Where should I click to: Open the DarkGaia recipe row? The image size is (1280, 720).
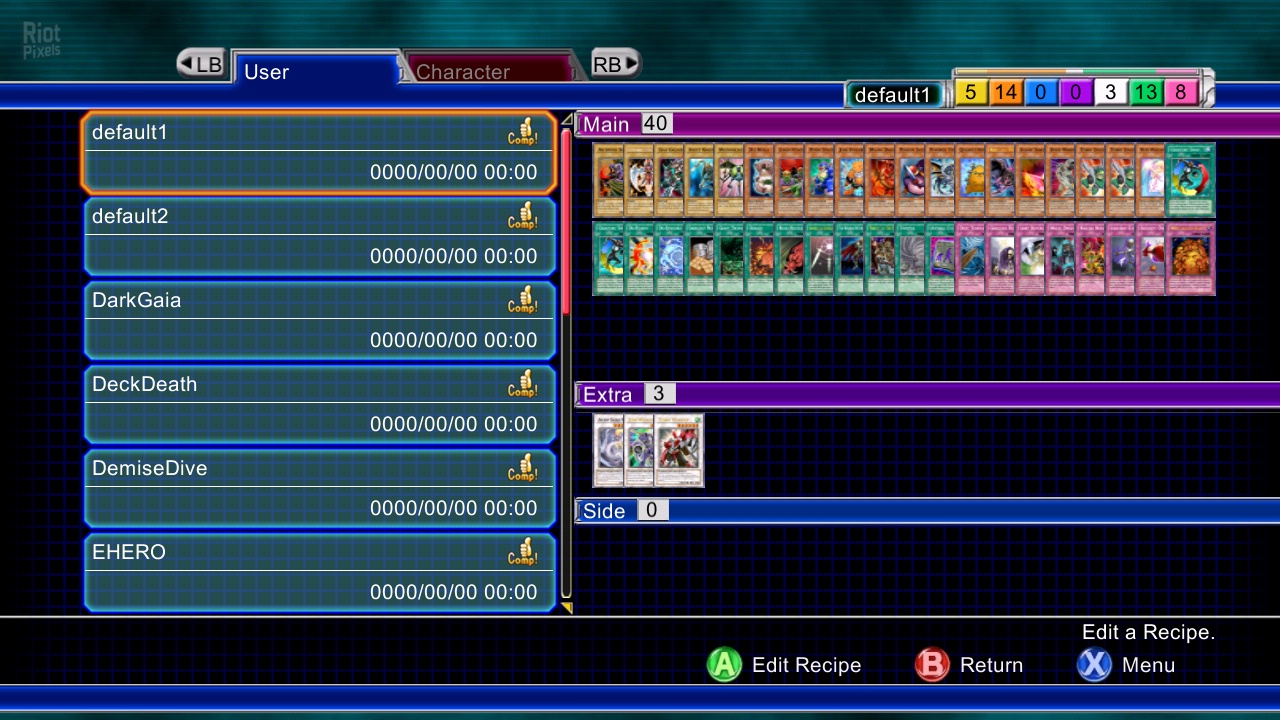[x=318, y=320]
